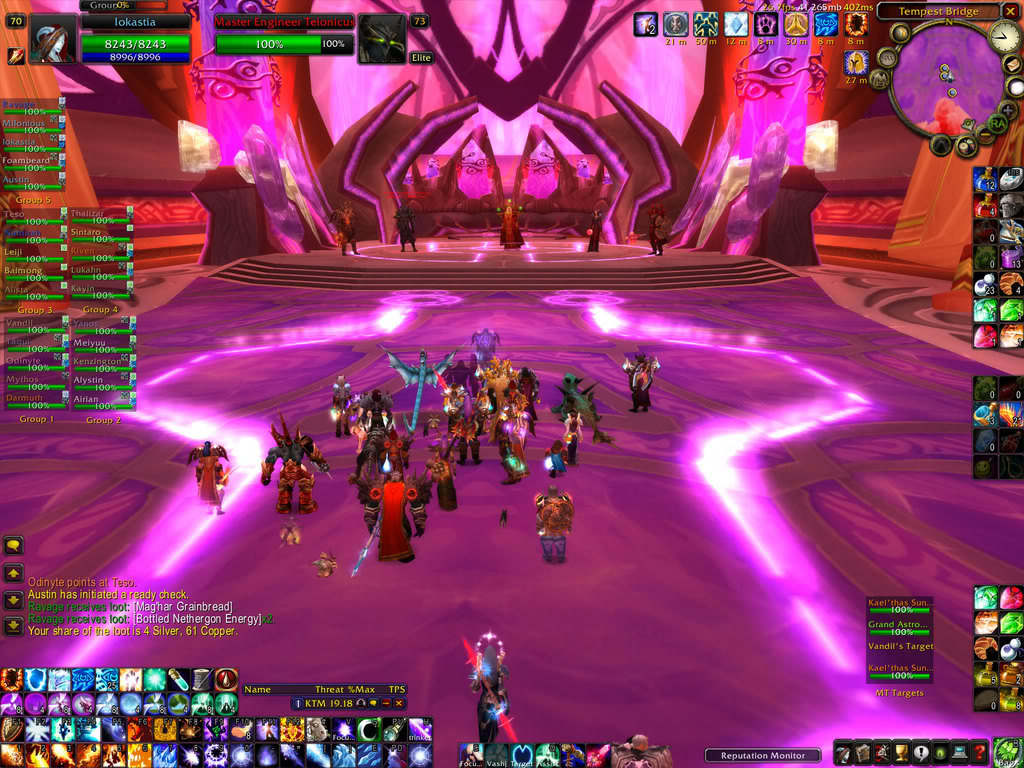Viewport: 1024px width, 768px height.
Task: Select the first Kael'thas Sun... MT target
Action: tap(900, 606)
